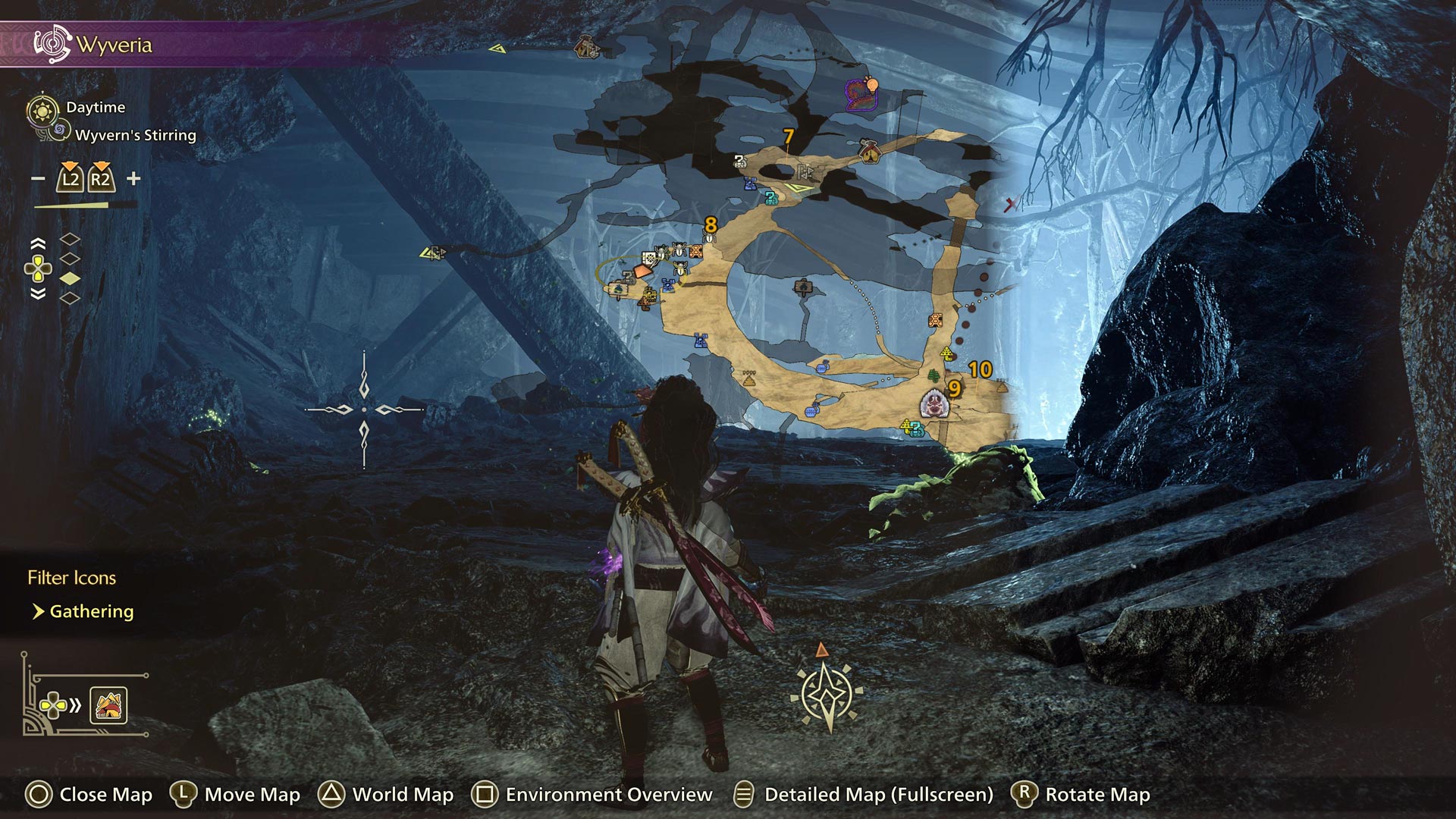Click the signpost icon in the map center
The height and width of the screenshot is (819, 1456).
pyautogui.click(x=804, y=286)
